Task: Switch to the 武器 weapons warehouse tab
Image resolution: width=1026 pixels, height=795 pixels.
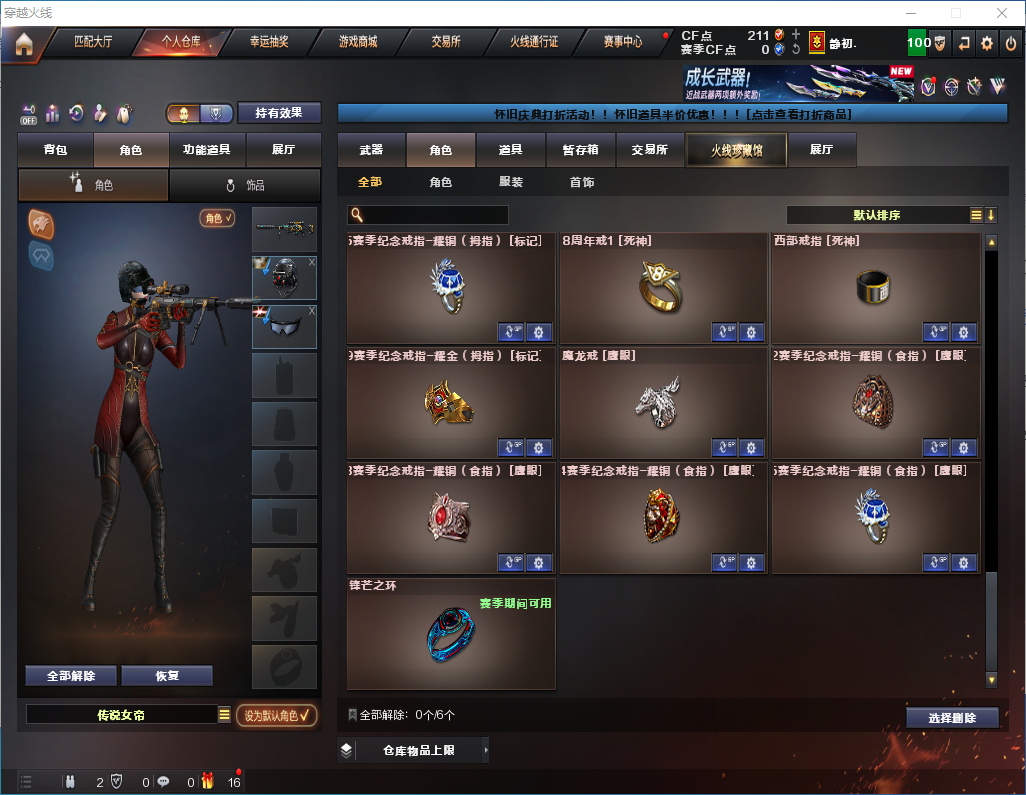Action: tap(371, 150)
